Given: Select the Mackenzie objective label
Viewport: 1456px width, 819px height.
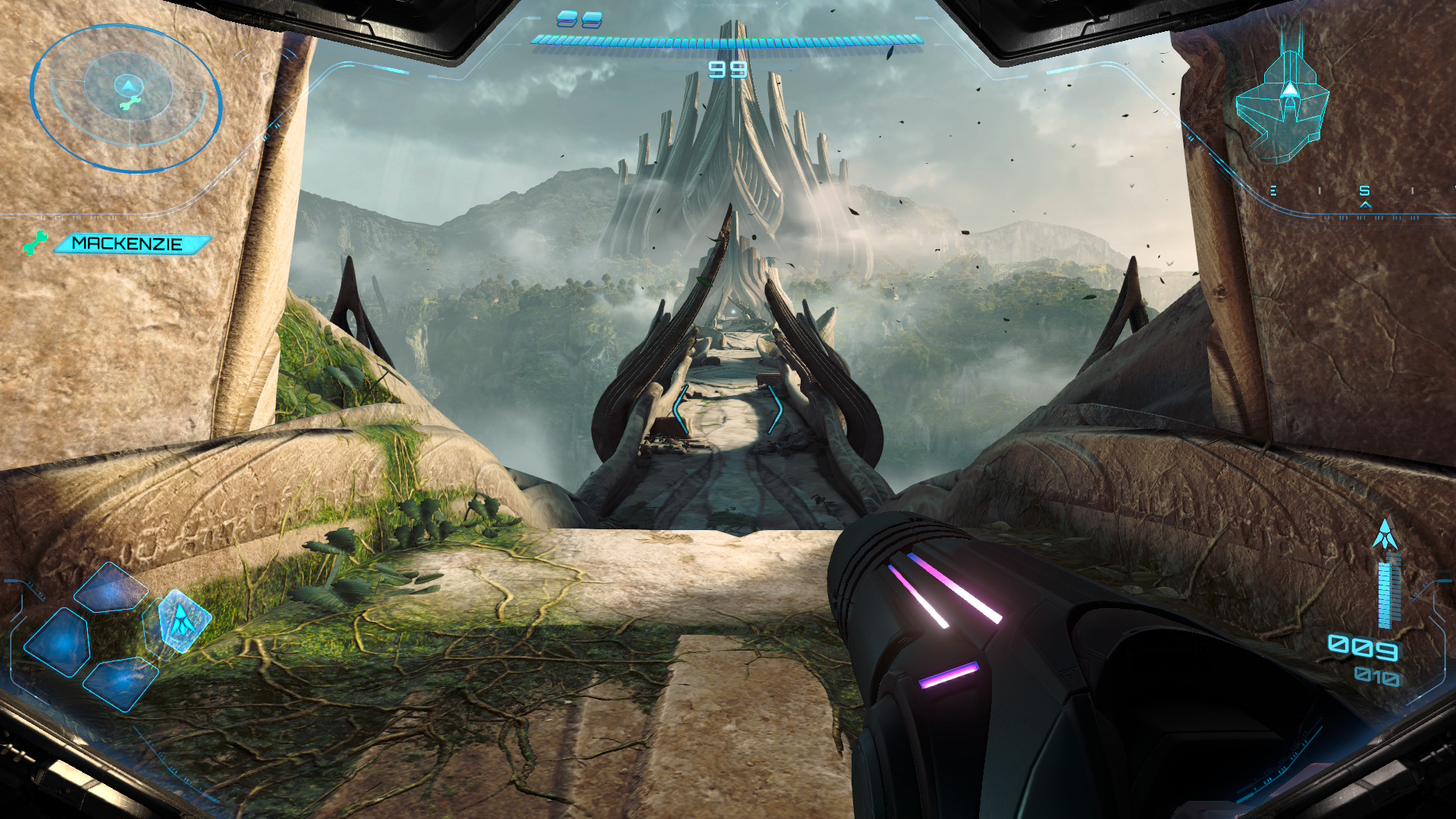Looking at the screenshot, I should coord(130,243).
